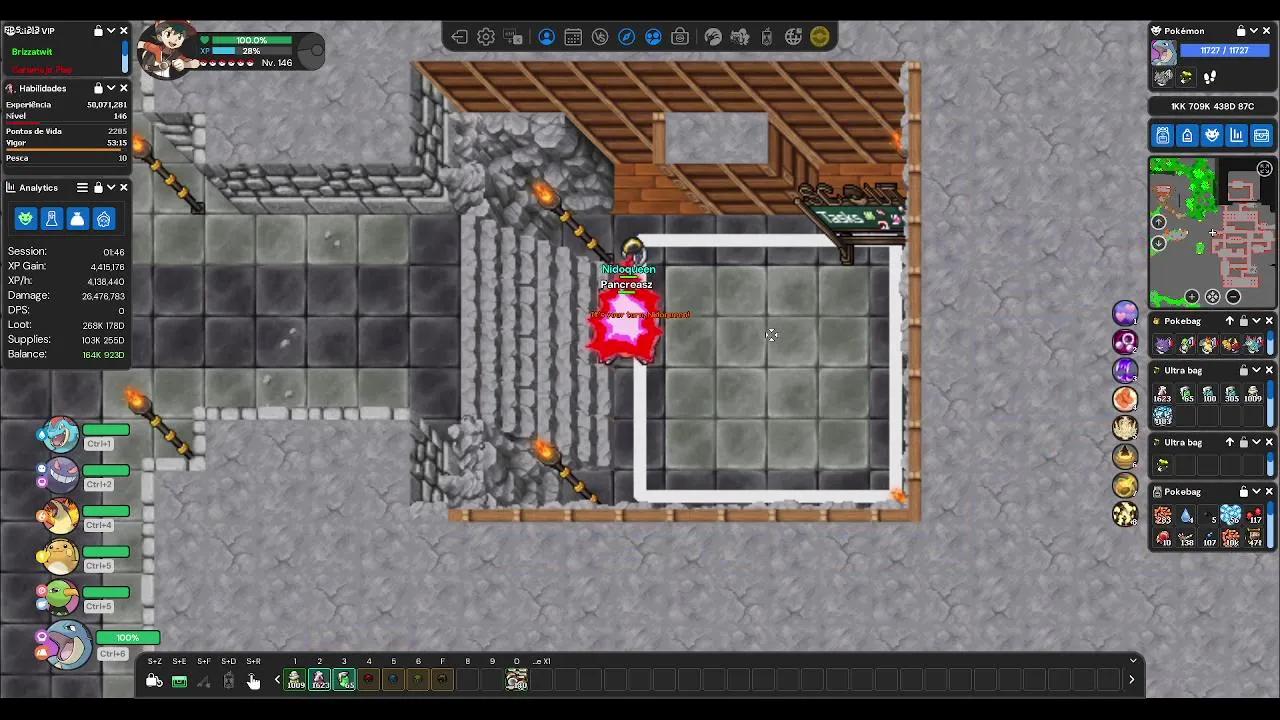Viewport: 1280px width, 720px height.
Task: Select the fishing rod in the hotbar
Action: 204,681
